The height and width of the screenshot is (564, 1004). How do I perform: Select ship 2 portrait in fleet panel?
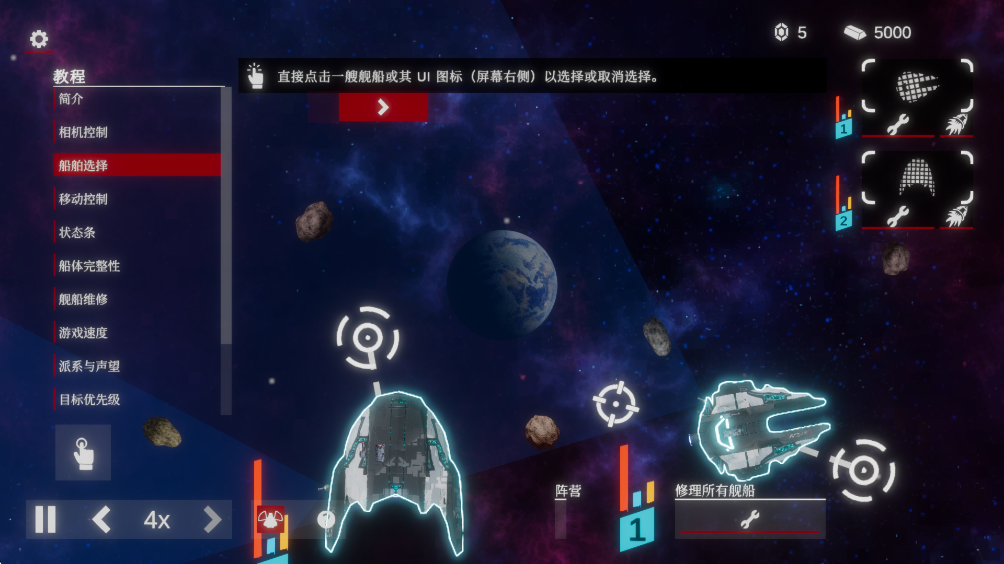(917, 178)
